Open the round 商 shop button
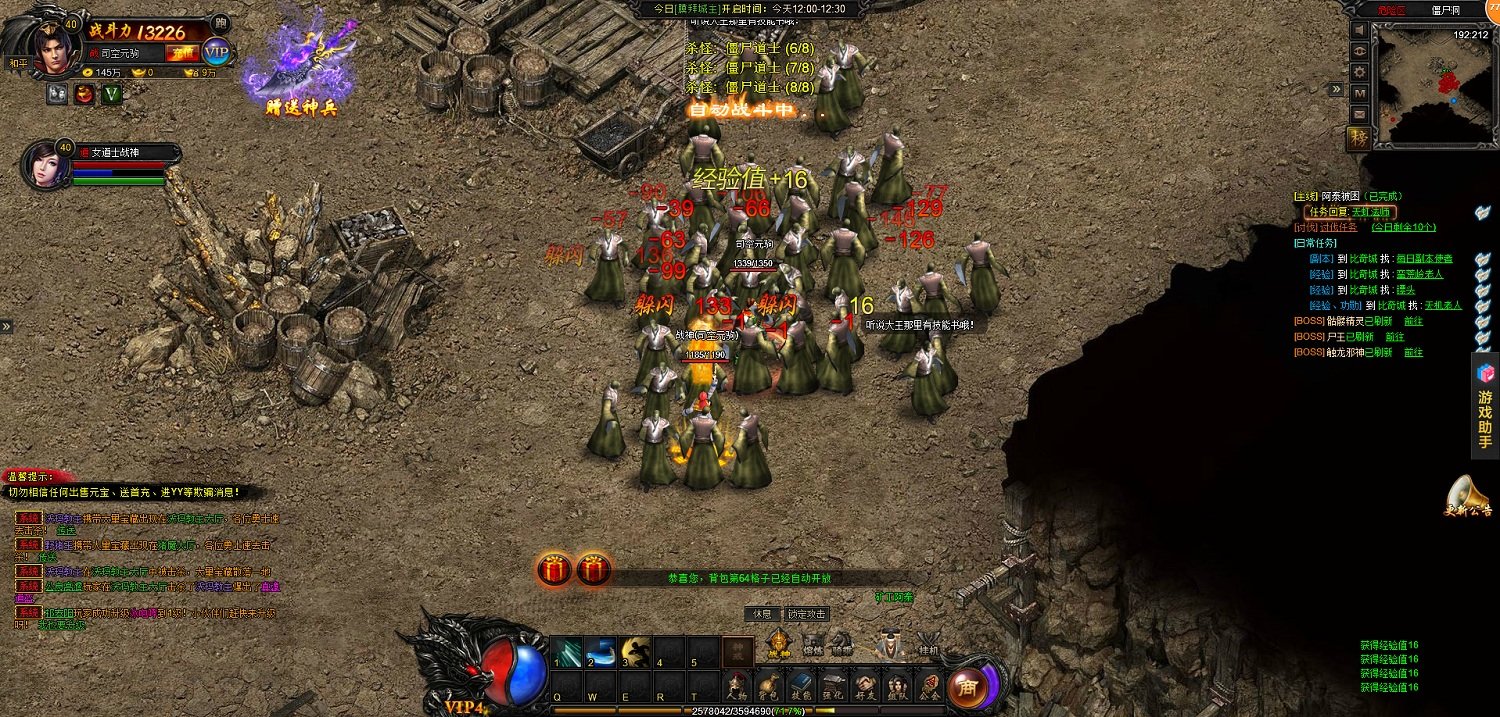This screenshot has width=1500, height=717. tap(967, 687)
